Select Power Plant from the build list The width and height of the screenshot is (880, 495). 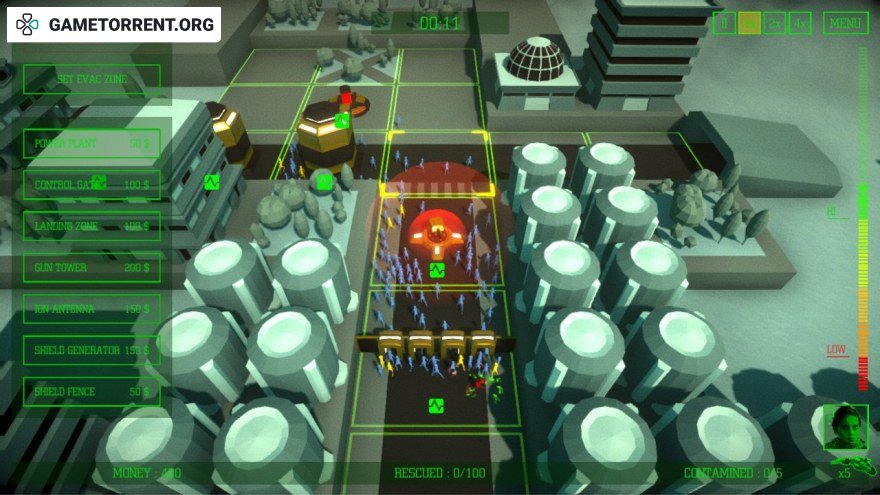[x=91, y=143]
